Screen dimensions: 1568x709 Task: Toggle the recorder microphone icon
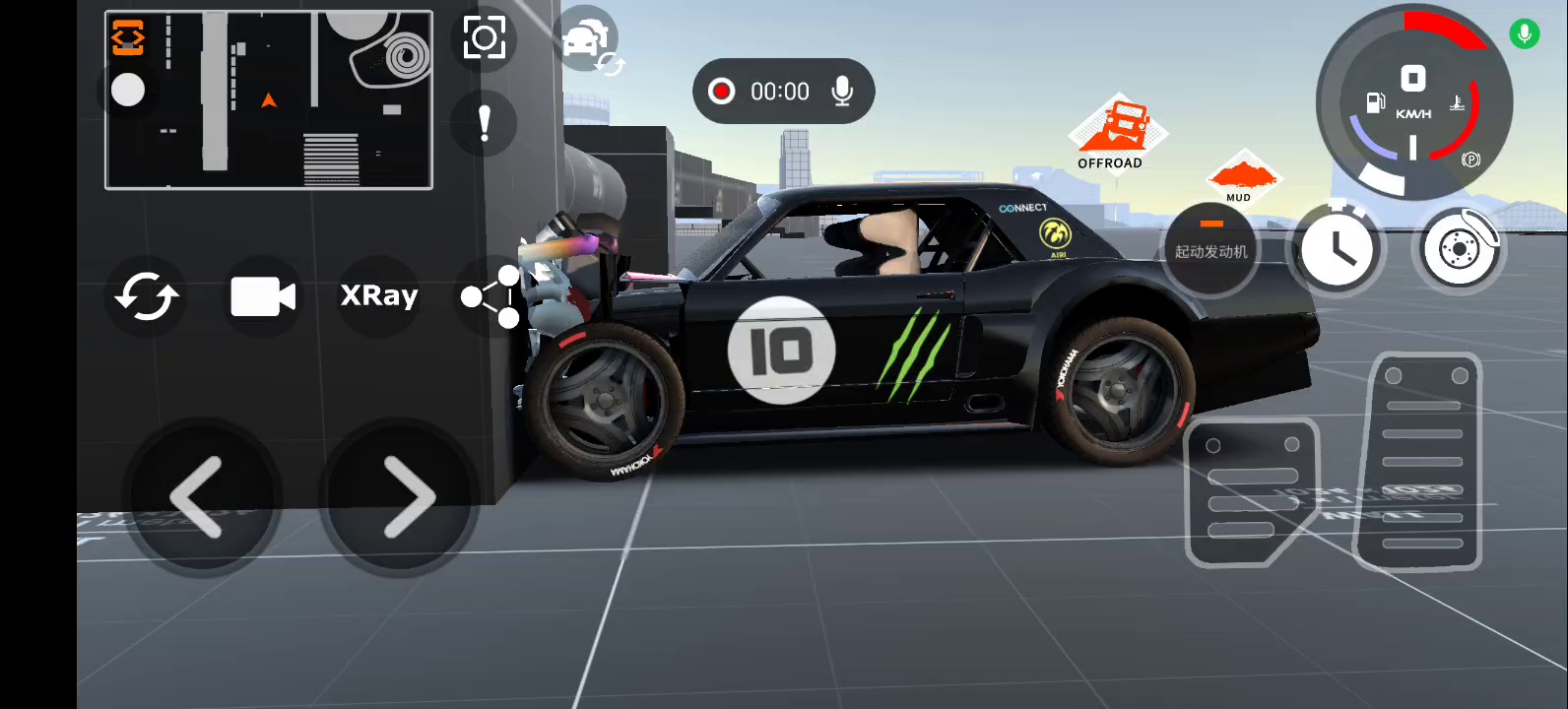(842, 92)
